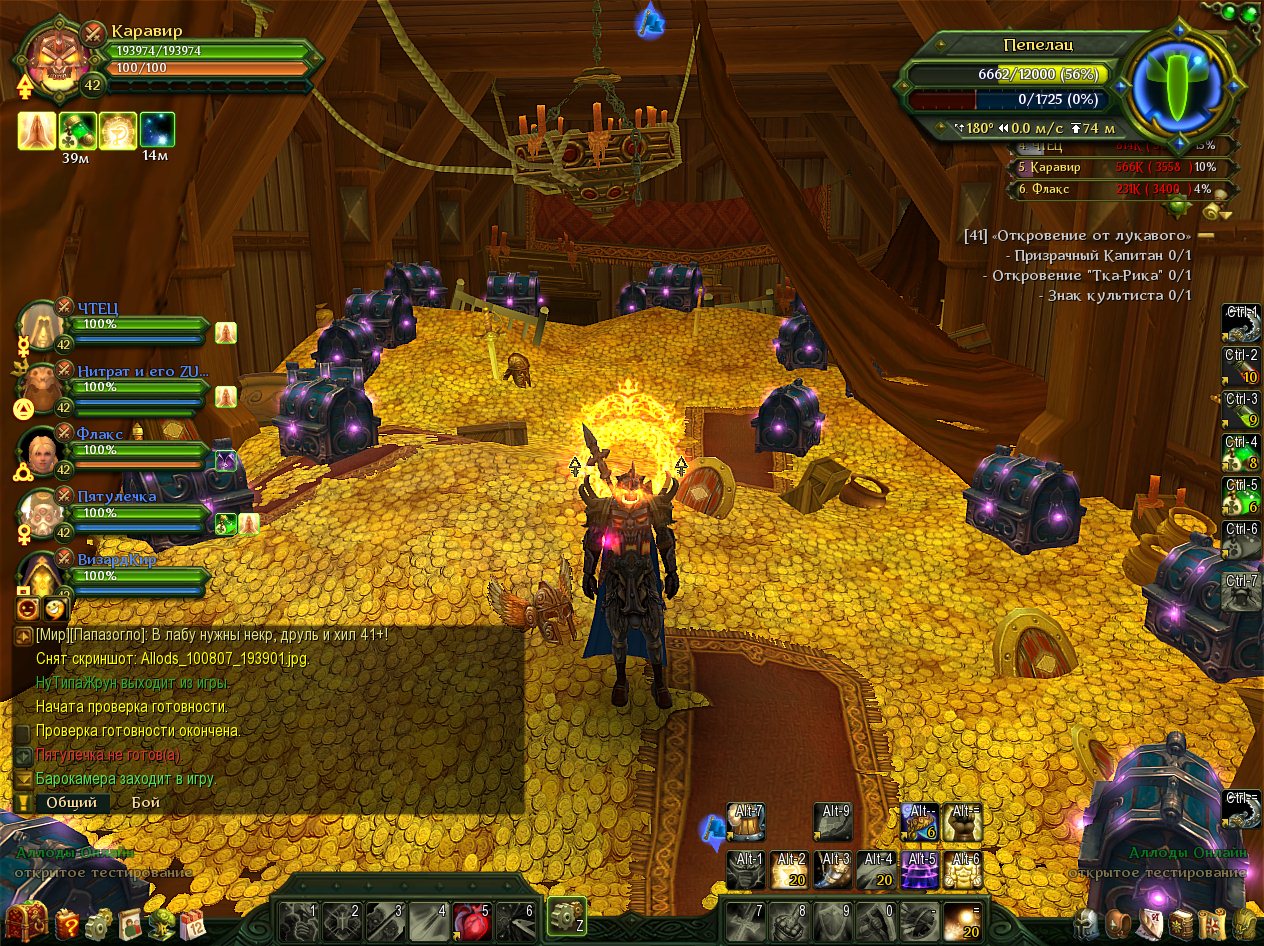Select party member Пятулечка's portrait

[x=42, y=513]
